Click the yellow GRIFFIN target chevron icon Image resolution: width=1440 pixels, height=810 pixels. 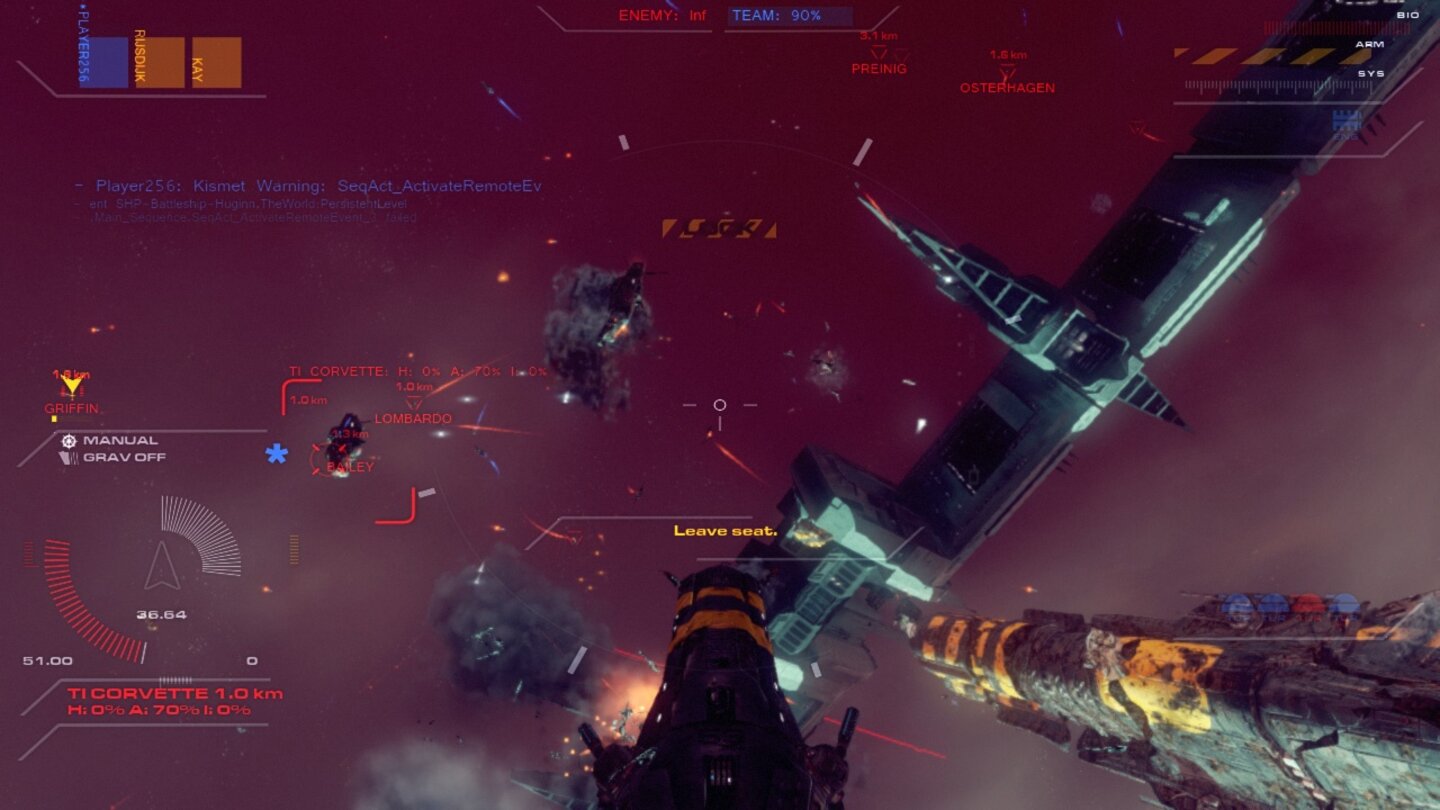click(x=70, y=387)
